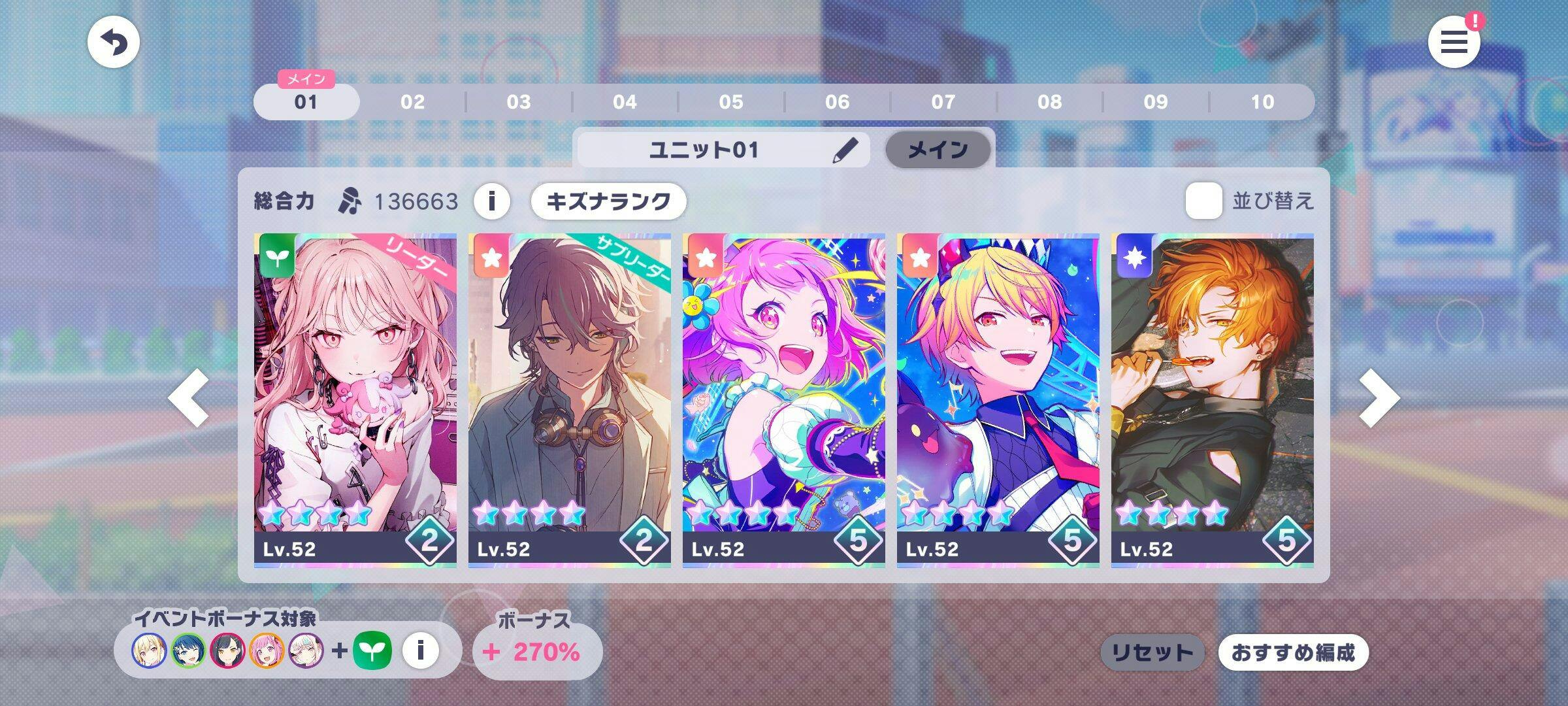This screenshot has height=706, width=1568.
Task: Select unit tab 05
Action: pyautogui.click(x=731, y=102)
